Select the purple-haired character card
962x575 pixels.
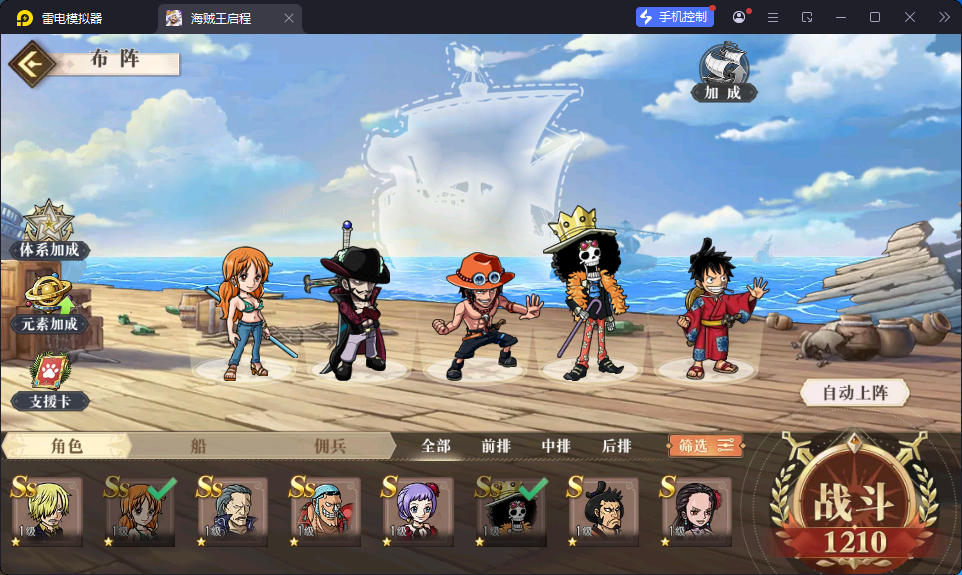(418, 510)
